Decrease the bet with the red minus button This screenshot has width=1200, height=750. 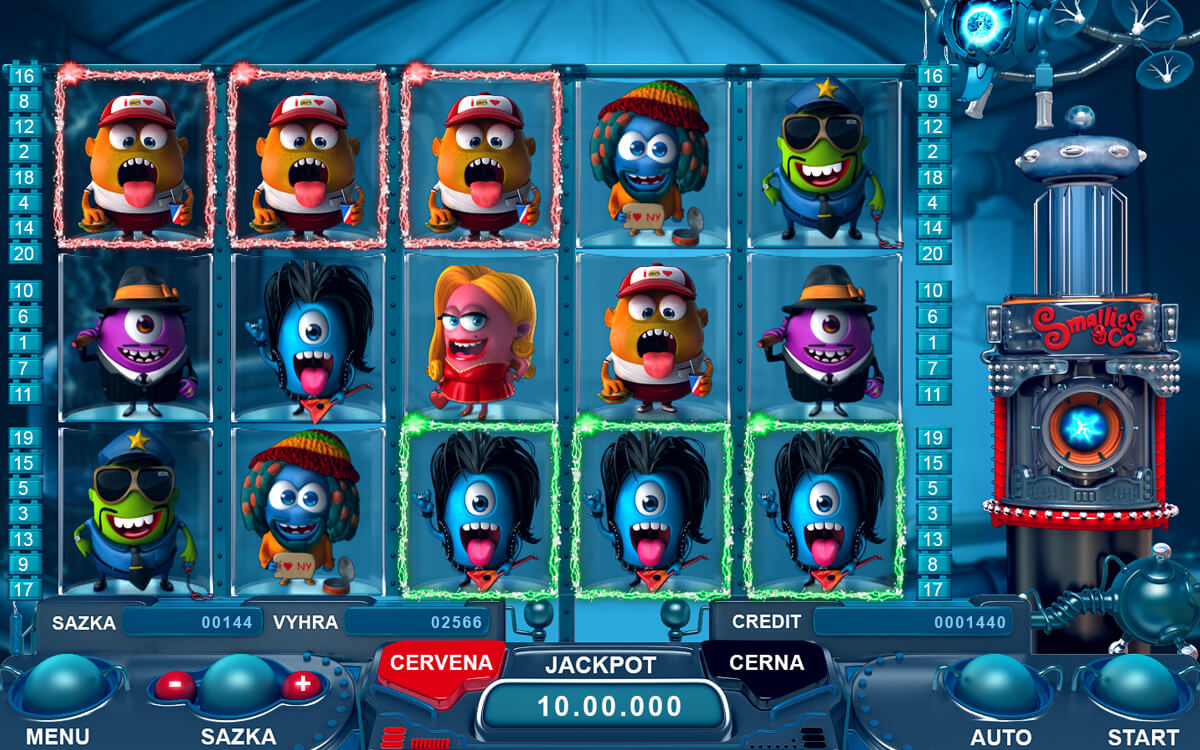coord(176,686)
